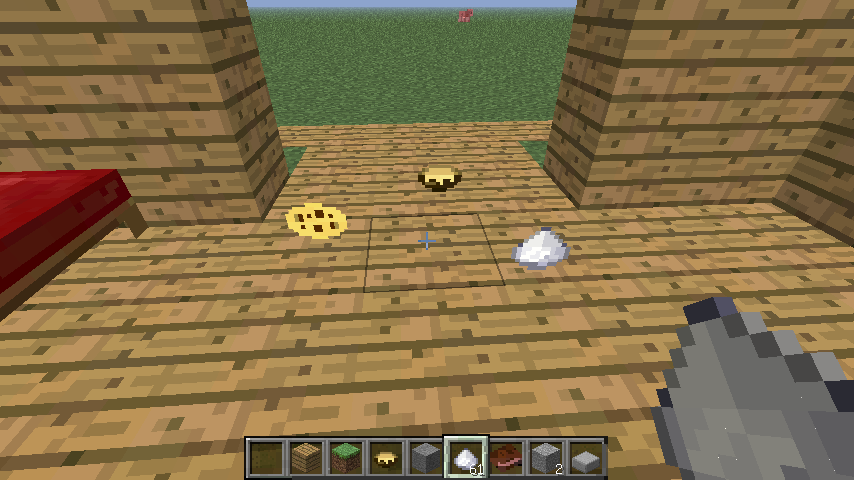Click the empty hotbar slot
This screenshot has height=480, width=854.
click(266, 458)
